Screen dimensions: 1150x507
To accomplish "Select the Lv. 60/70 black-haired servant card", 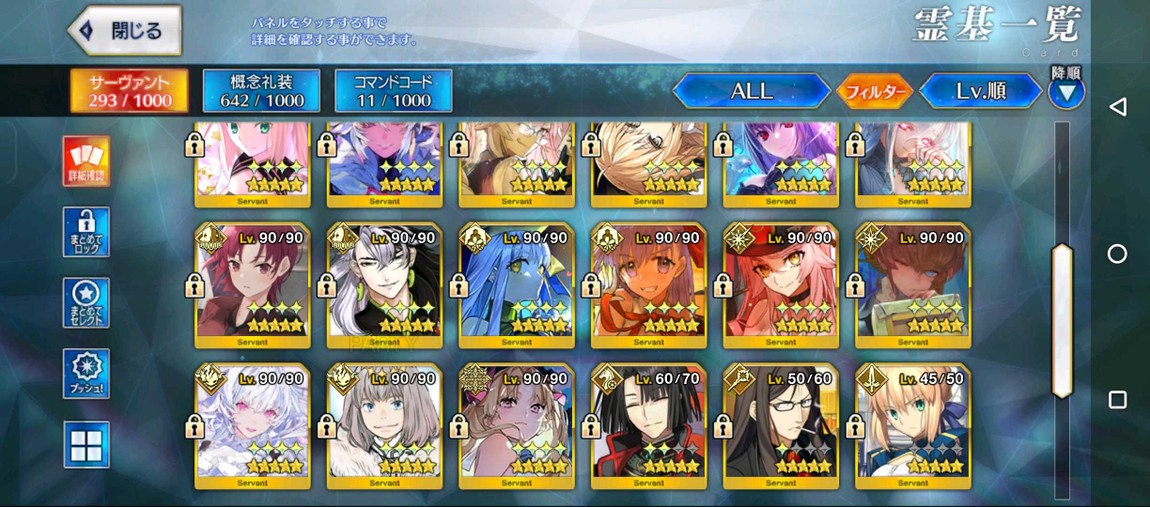I will click(649, 426).
